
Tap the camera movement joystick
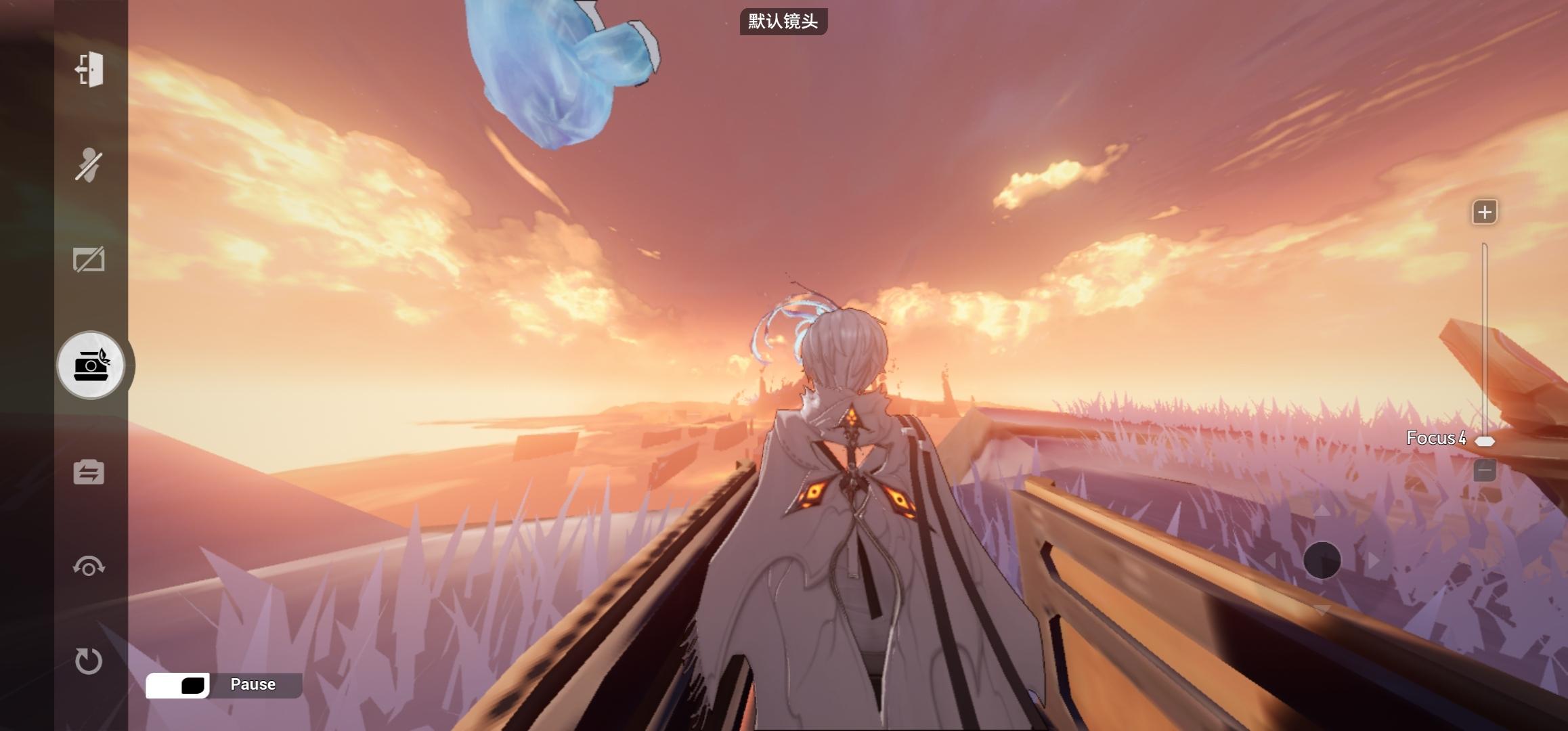(x=1322, y=560)
